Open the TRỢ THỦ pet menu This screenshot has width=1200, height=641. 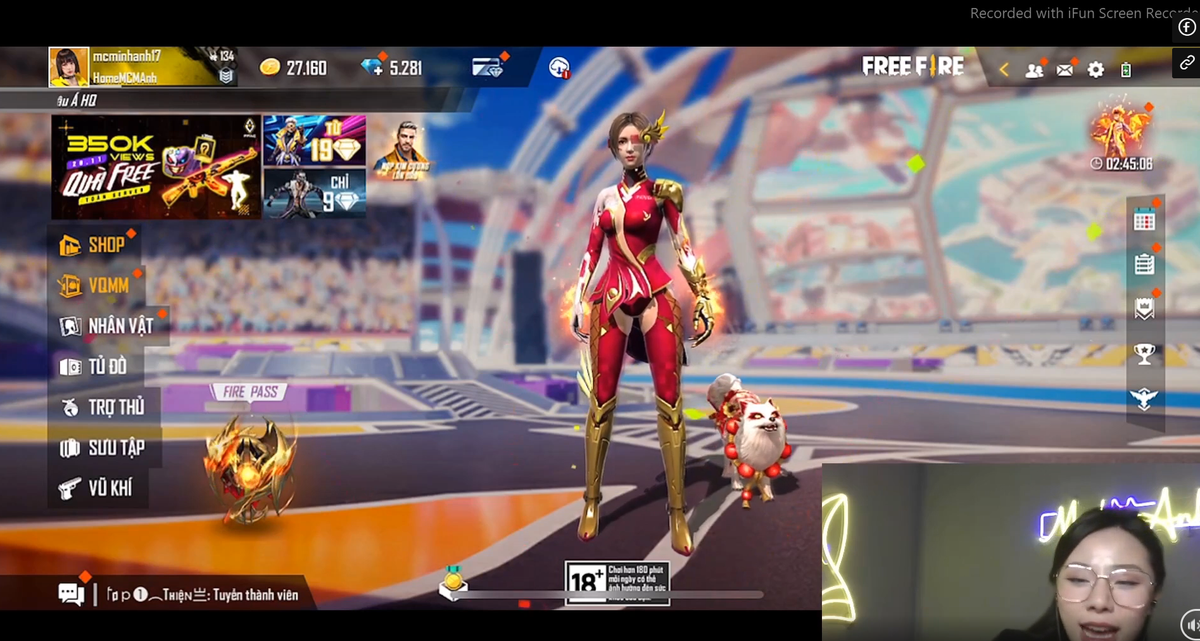(102, 407)
